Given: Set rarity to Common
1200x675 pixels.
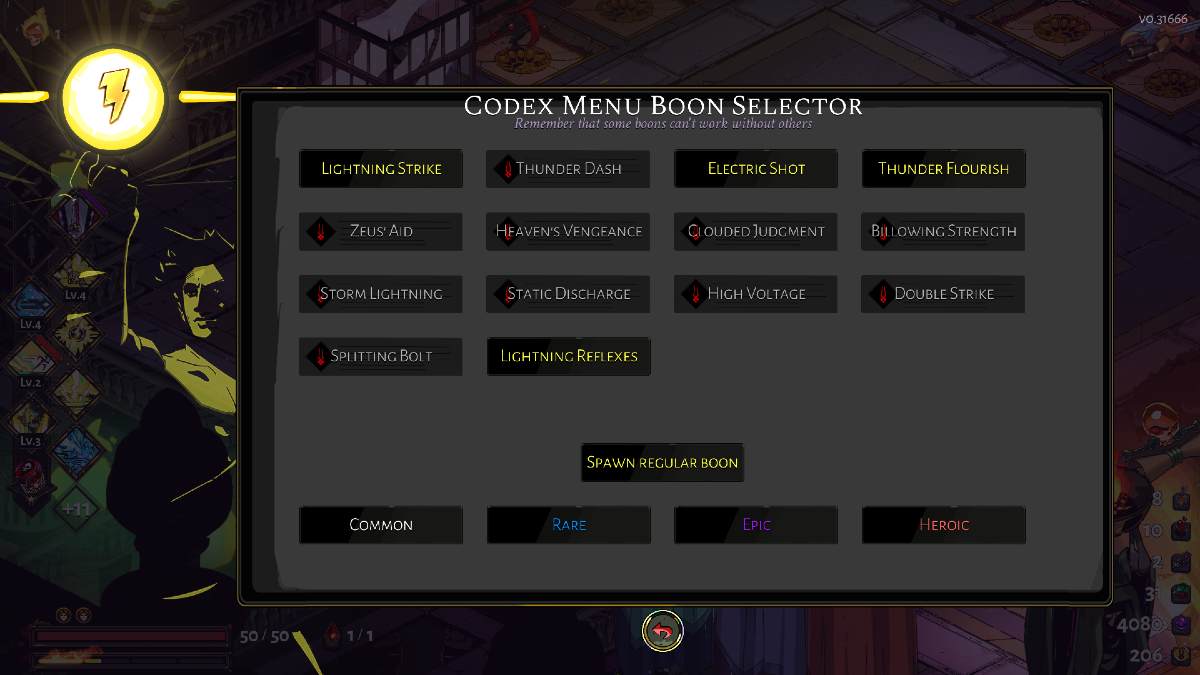Looking at the screenshot, I should 381,525.
